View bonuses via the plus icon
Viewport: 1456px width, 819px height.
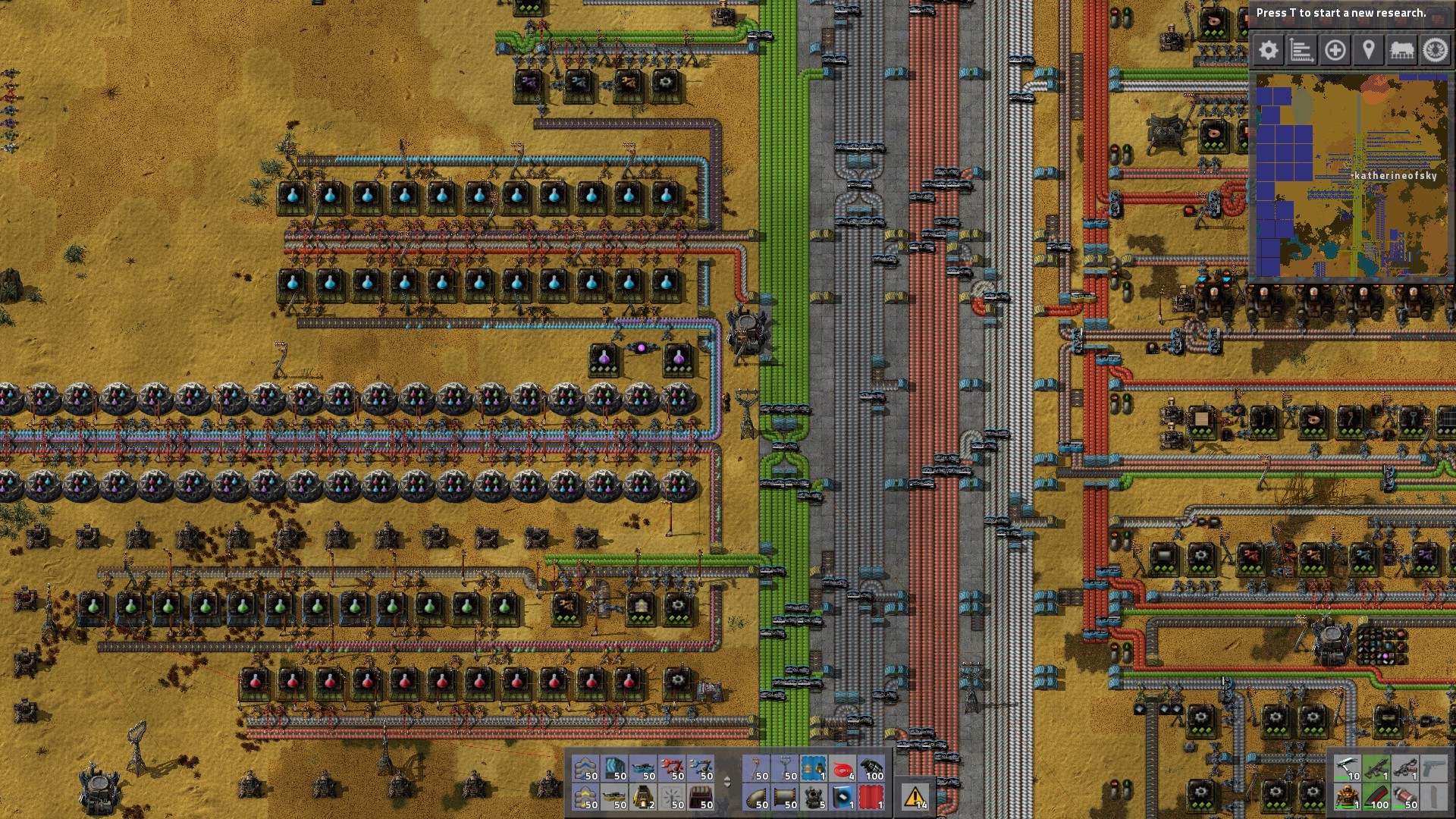pos(1335,51)
